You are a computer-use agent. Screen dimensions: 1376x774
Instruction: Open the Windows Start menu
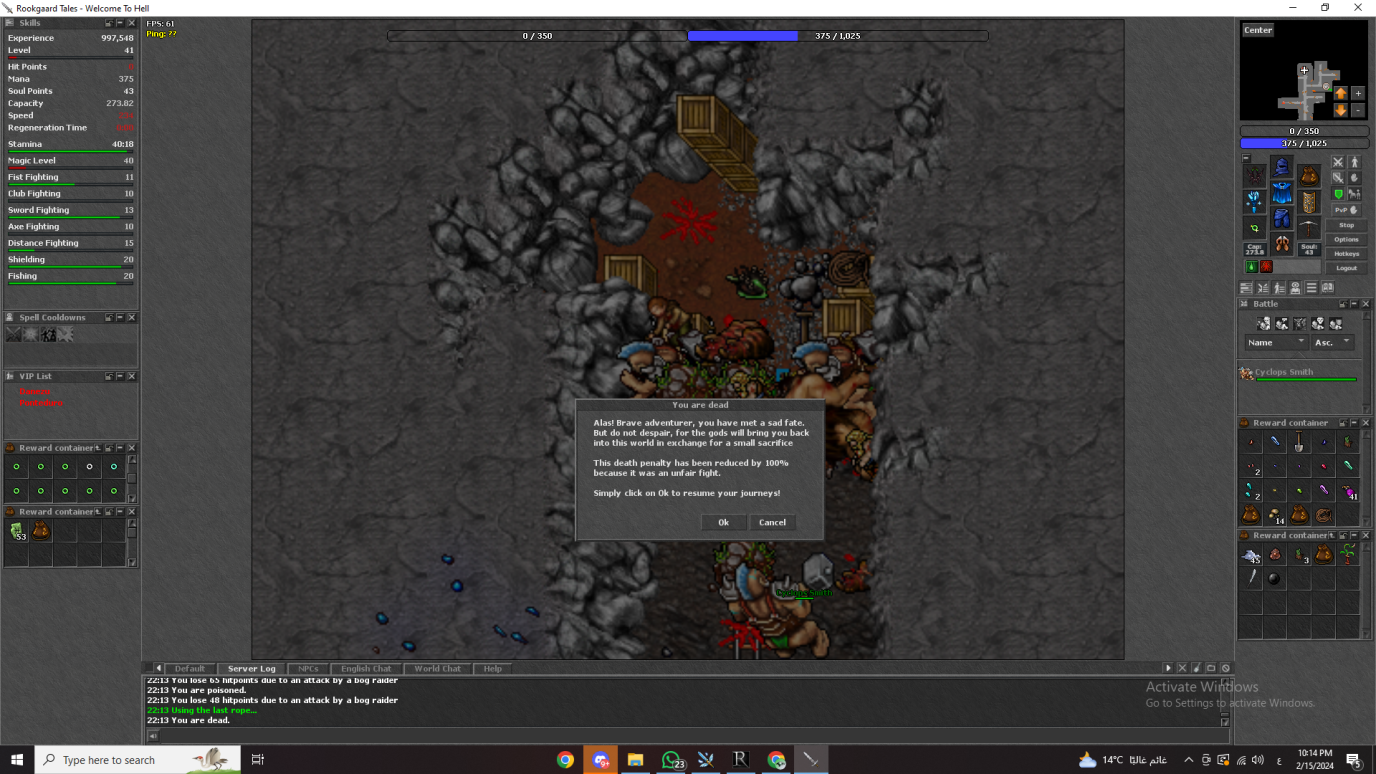pos(17,760)
